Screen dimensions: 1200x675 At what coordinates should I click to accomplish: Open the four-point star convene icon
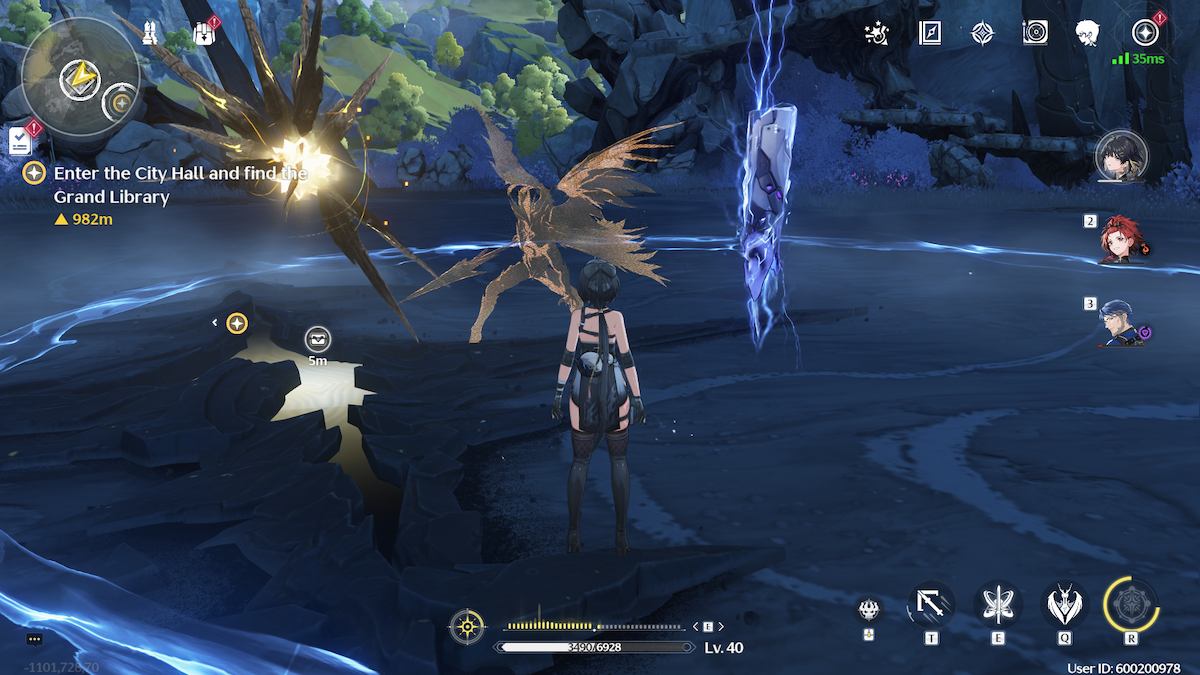point(983,33)
